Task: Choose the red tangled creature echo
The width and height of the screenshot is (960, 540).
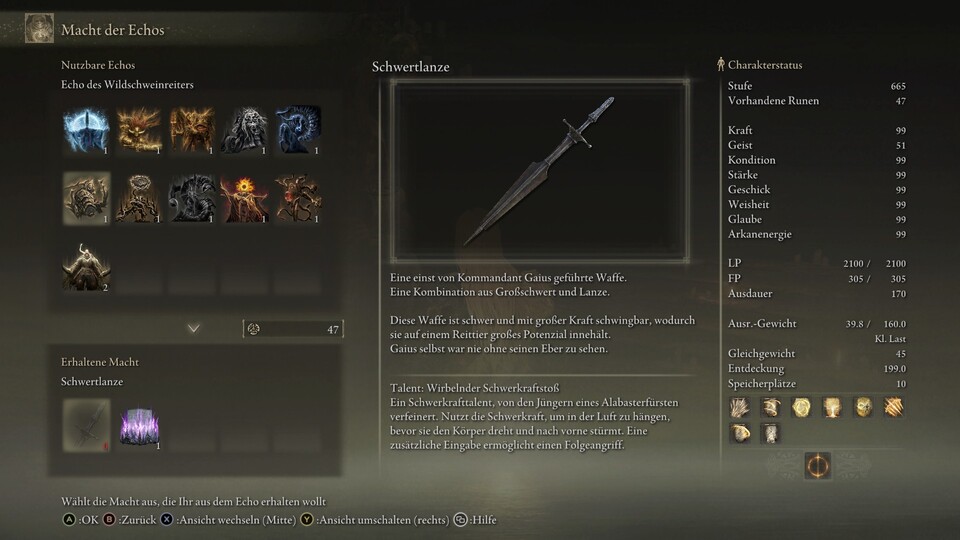Action: point(297,198)
